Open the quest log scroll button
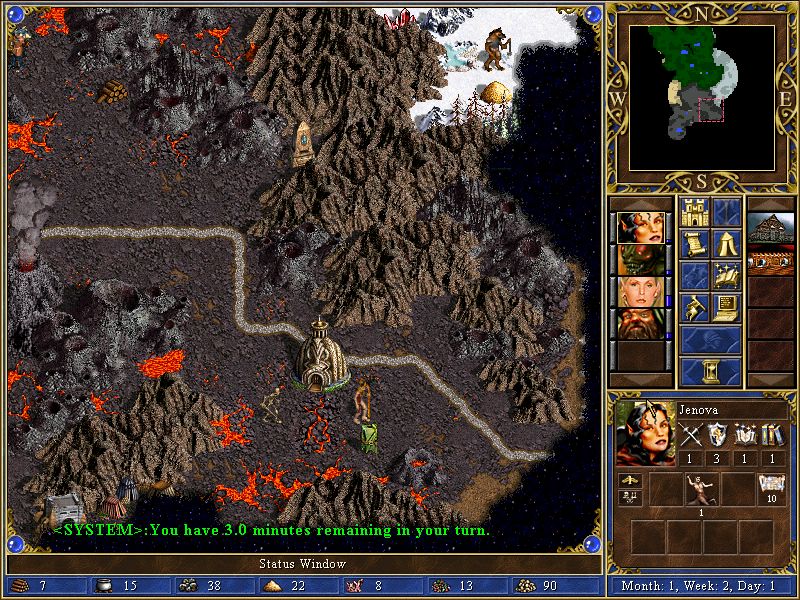Viewport: 800px width, 600px height. tap(694, 243)
